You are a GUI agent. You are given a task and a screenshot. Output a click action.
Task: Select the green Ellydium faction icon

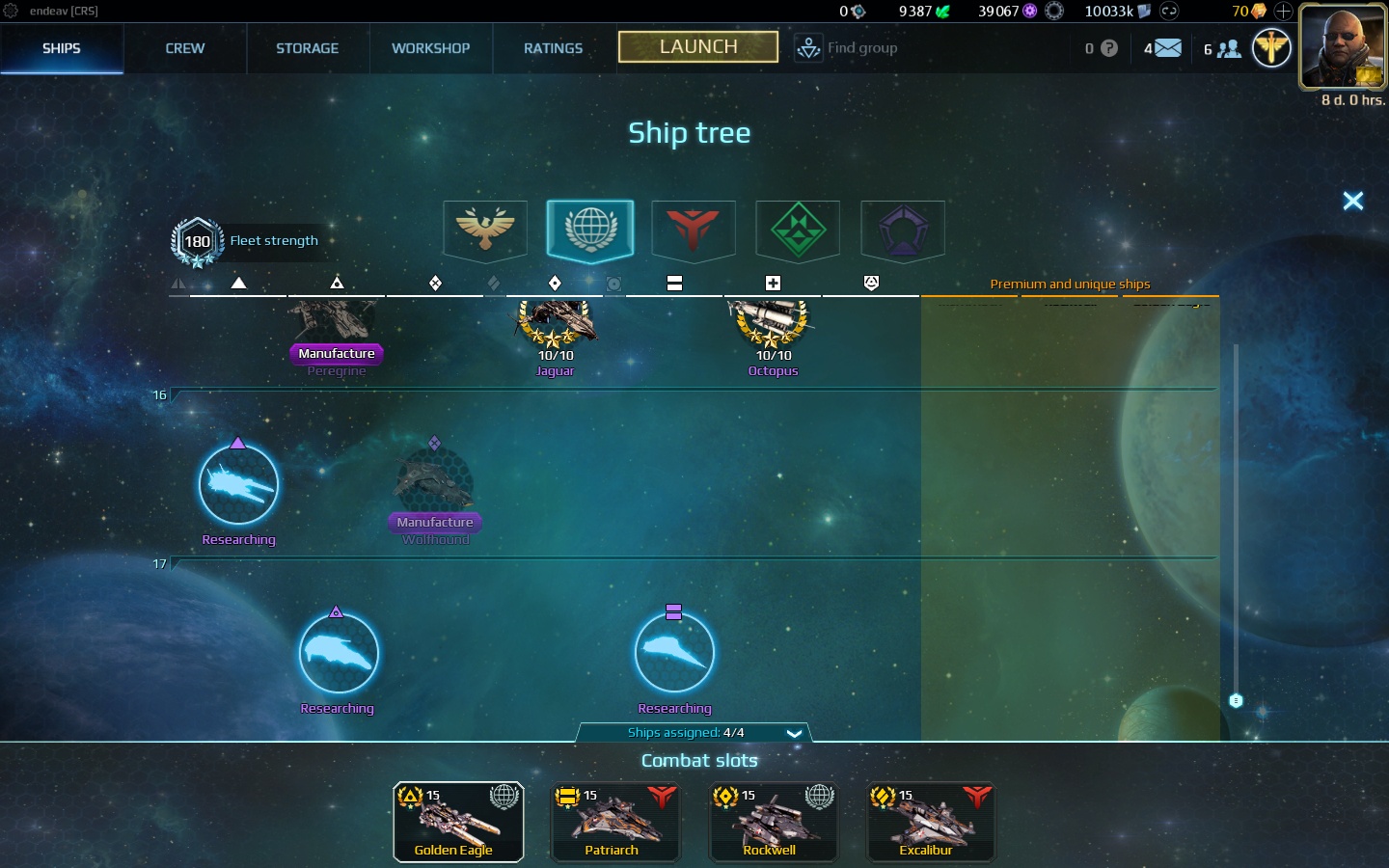click(x=798, y=231)
